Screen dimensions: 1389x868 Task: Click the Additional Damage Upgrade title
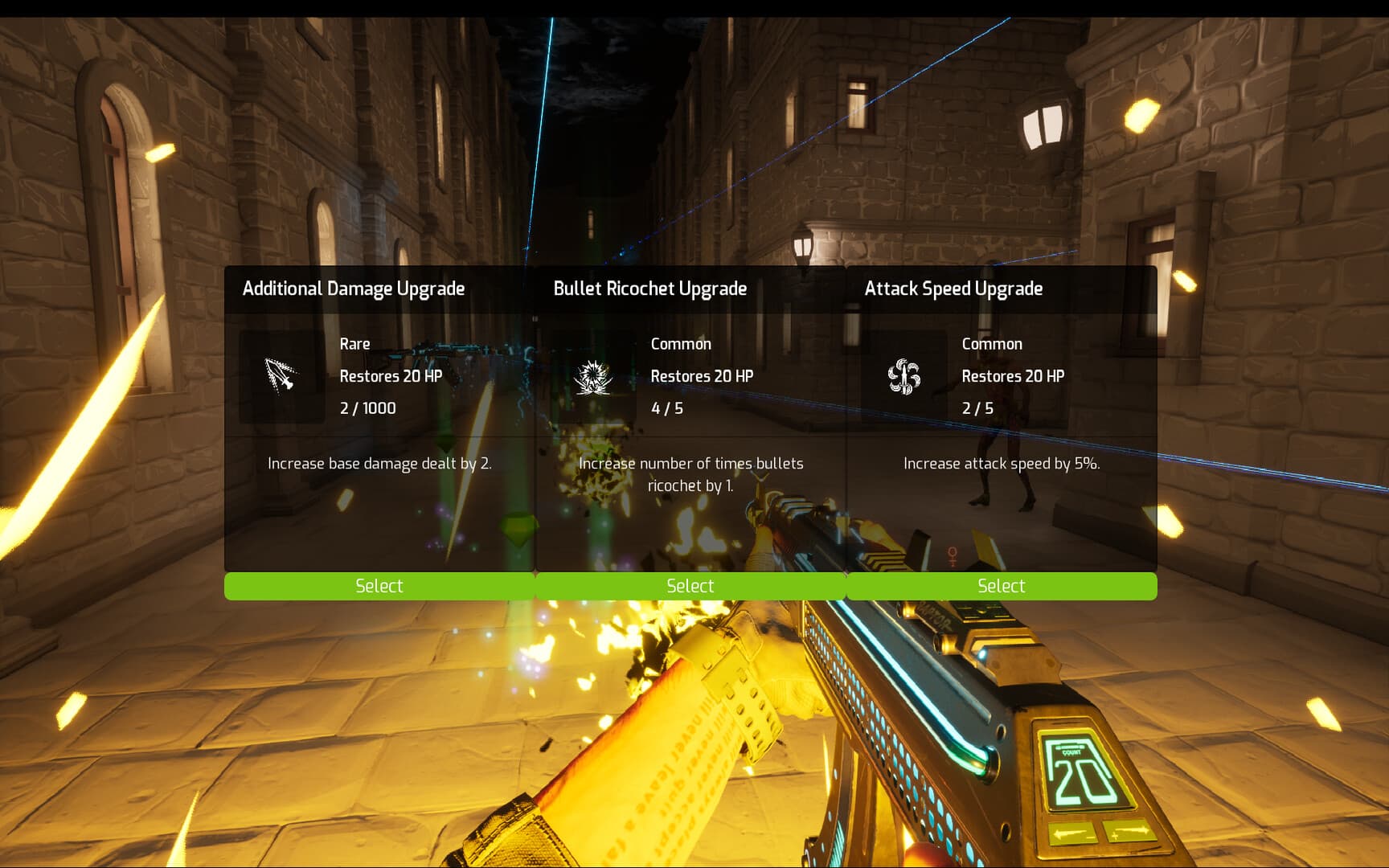[x=354, y=289]
